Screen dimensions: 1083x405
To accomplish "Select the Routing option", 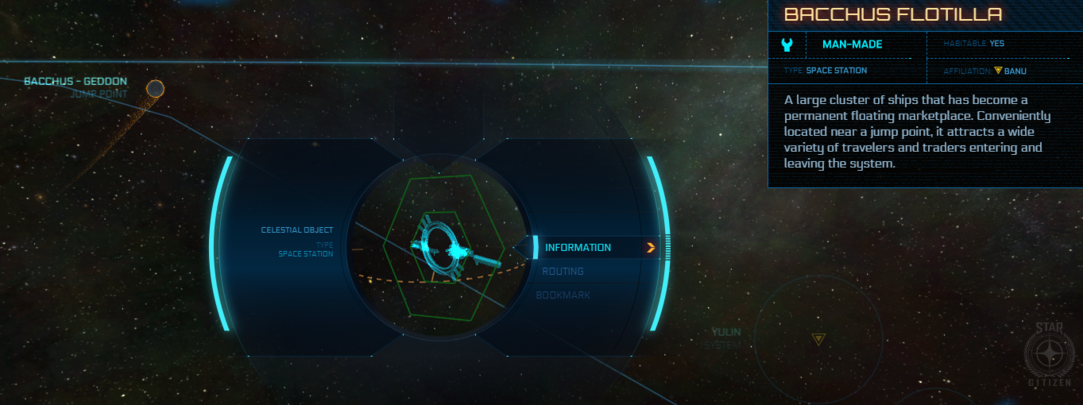I will [x=563, y=271].
